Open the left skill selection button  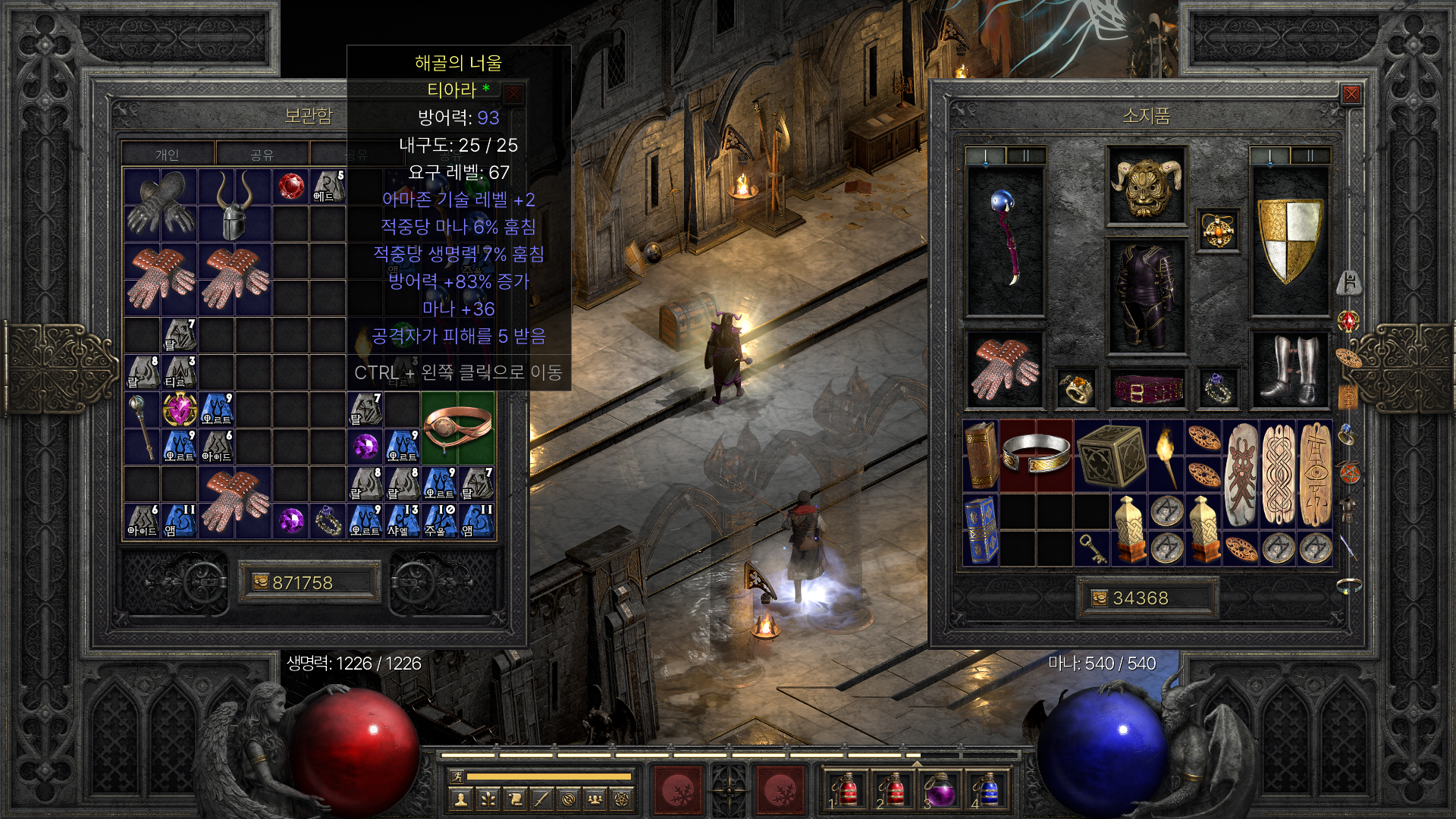point(677,790)
